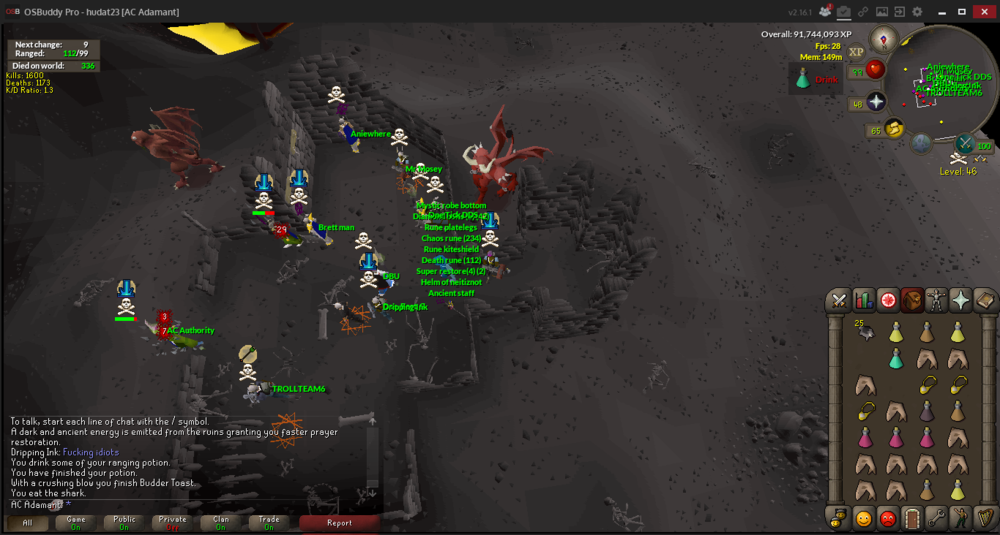Image resolution: width=1000 pixels, height=535 pixels.
Task: Show the Worn Equipment tab
Action: pos(936,300)
